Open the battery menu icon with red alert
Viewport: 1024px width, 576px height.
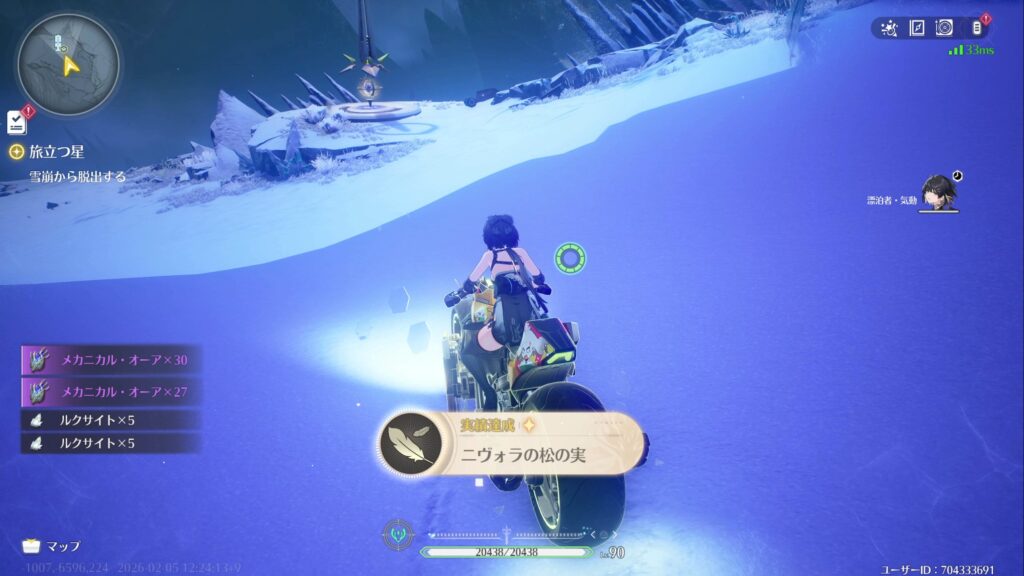tap(977, 28)
